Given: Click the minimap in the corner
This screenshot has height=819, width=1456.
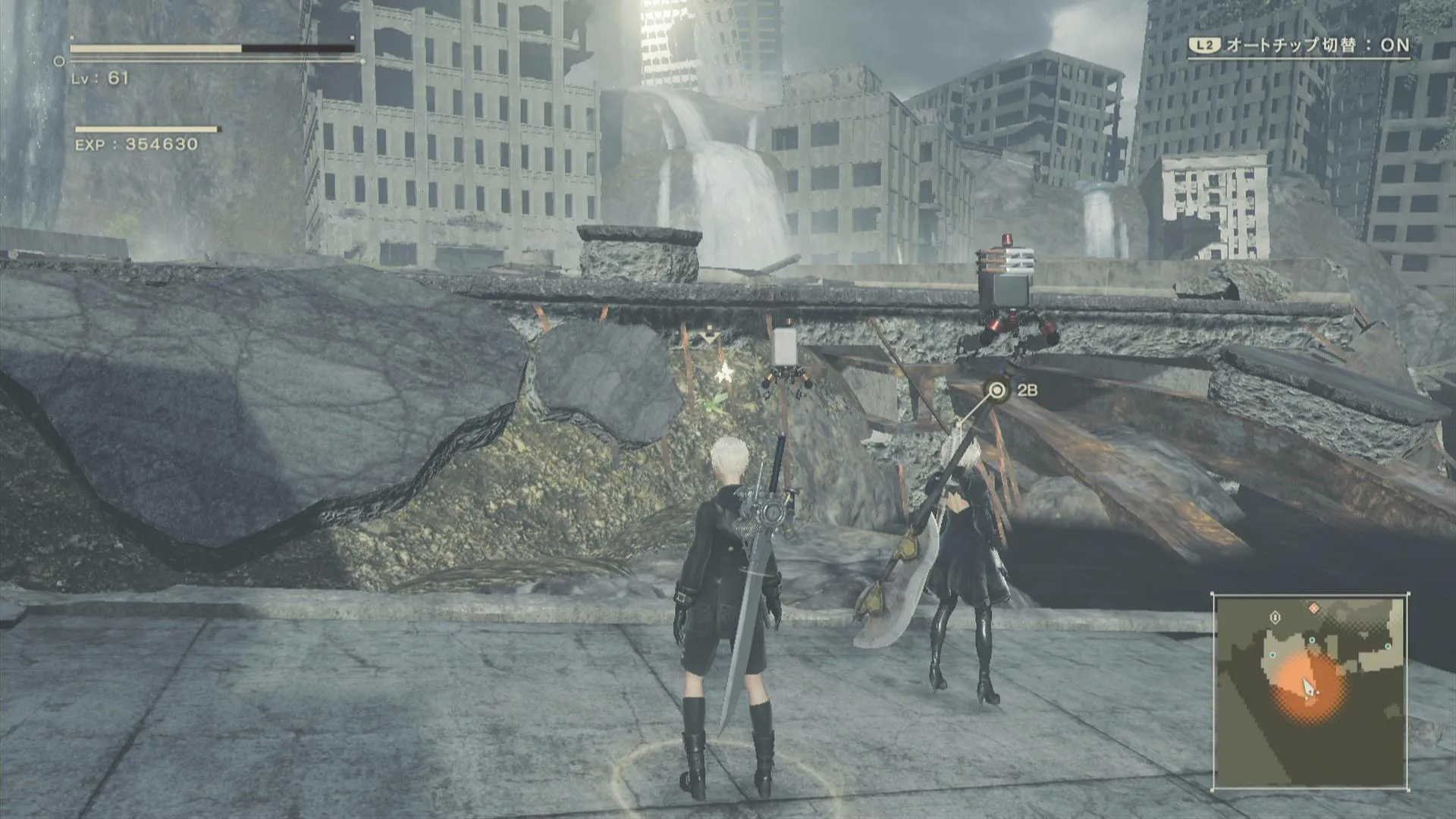Looking at the screenshot, I should point(1310,692).
